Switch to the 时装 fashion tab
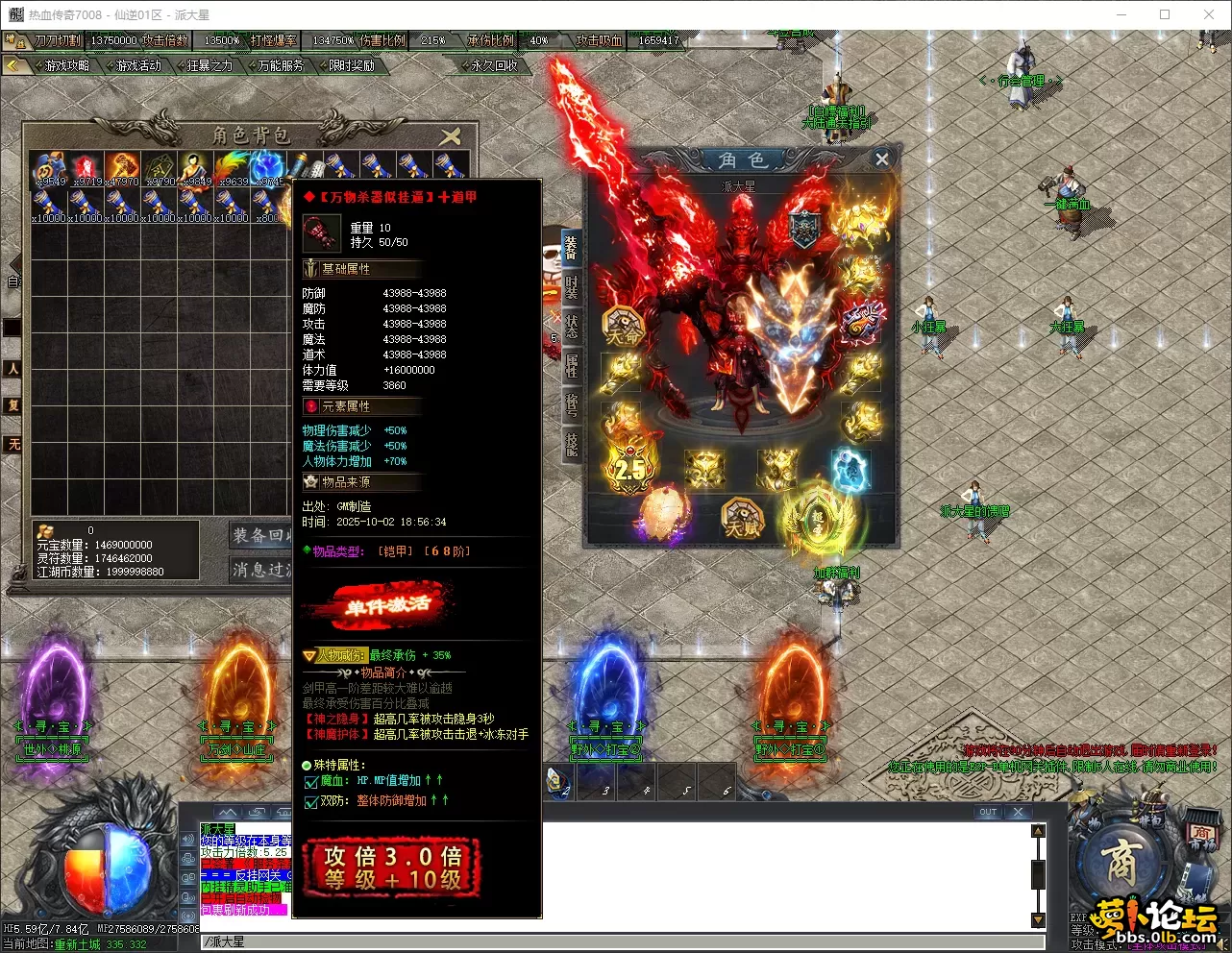The image size is (1232, 953). click(571, 287)
